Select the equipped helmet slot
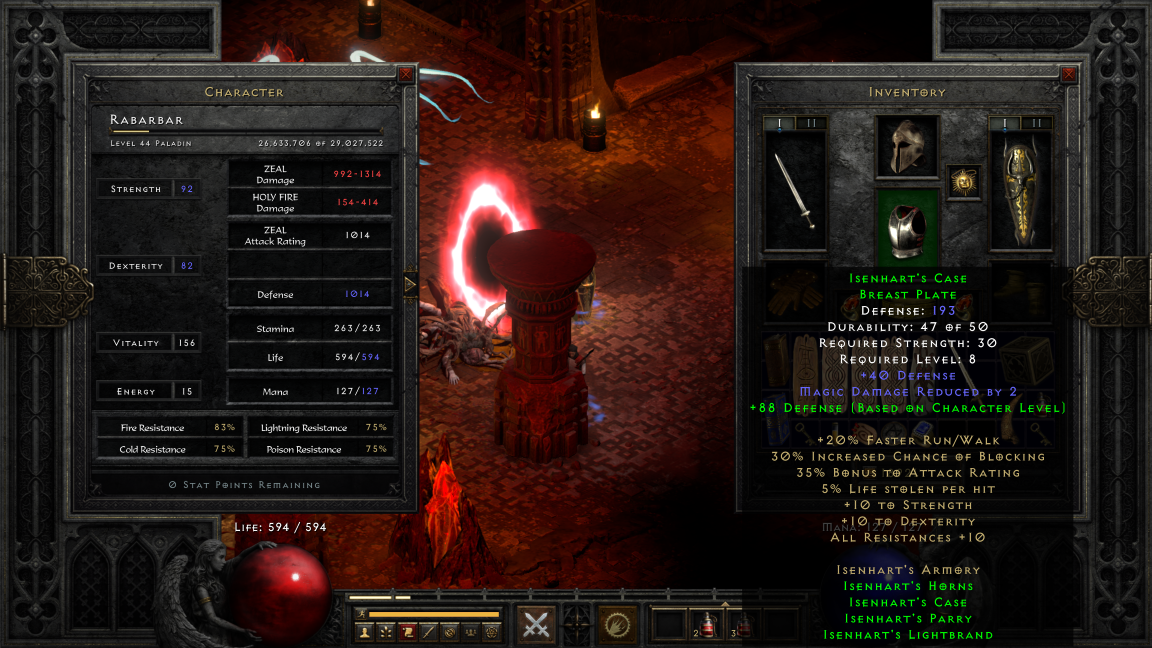The width and height of the screenshot is (1152, 648). coord(908,147)
